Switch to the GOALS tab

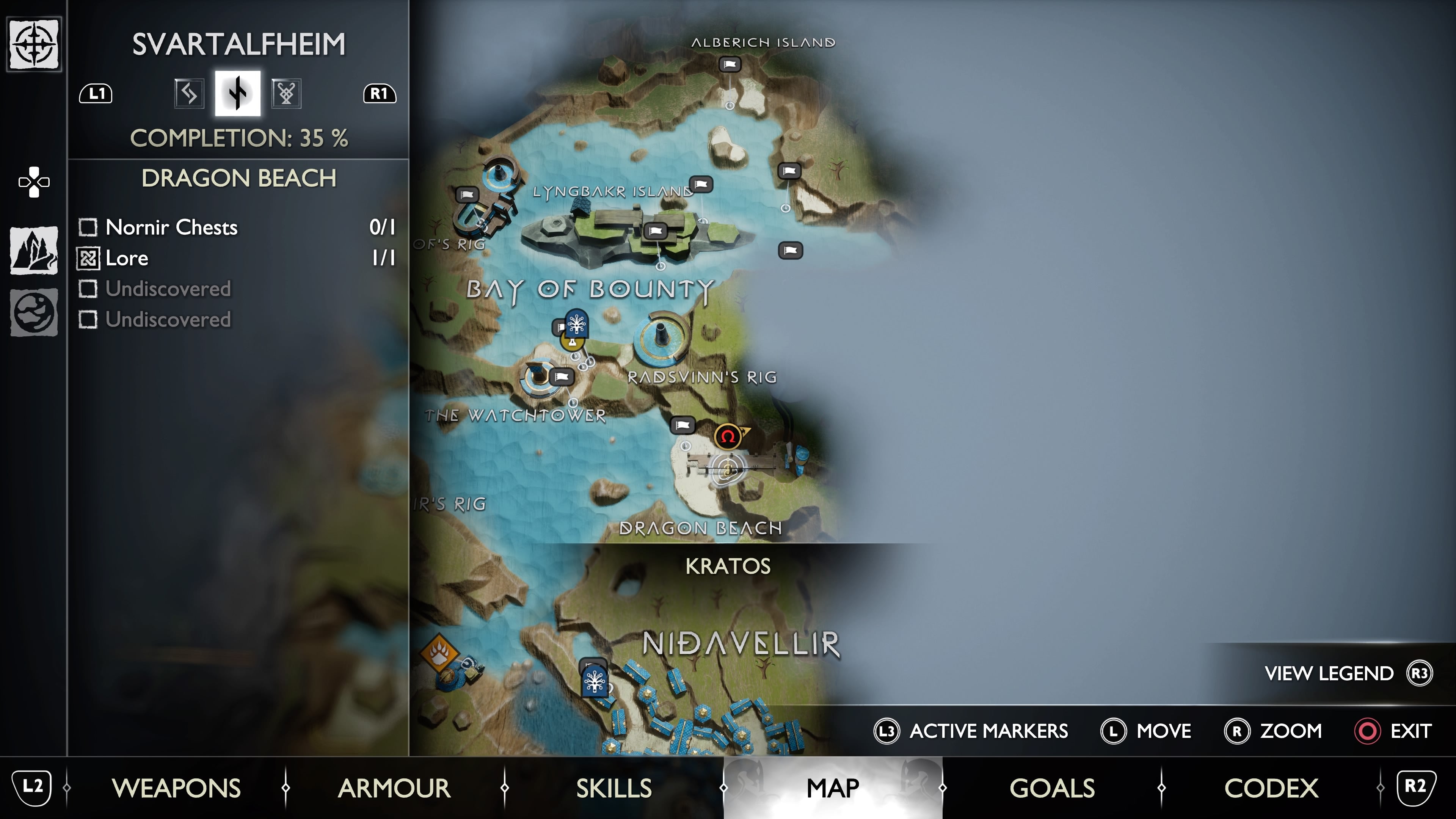[1052, 788]
